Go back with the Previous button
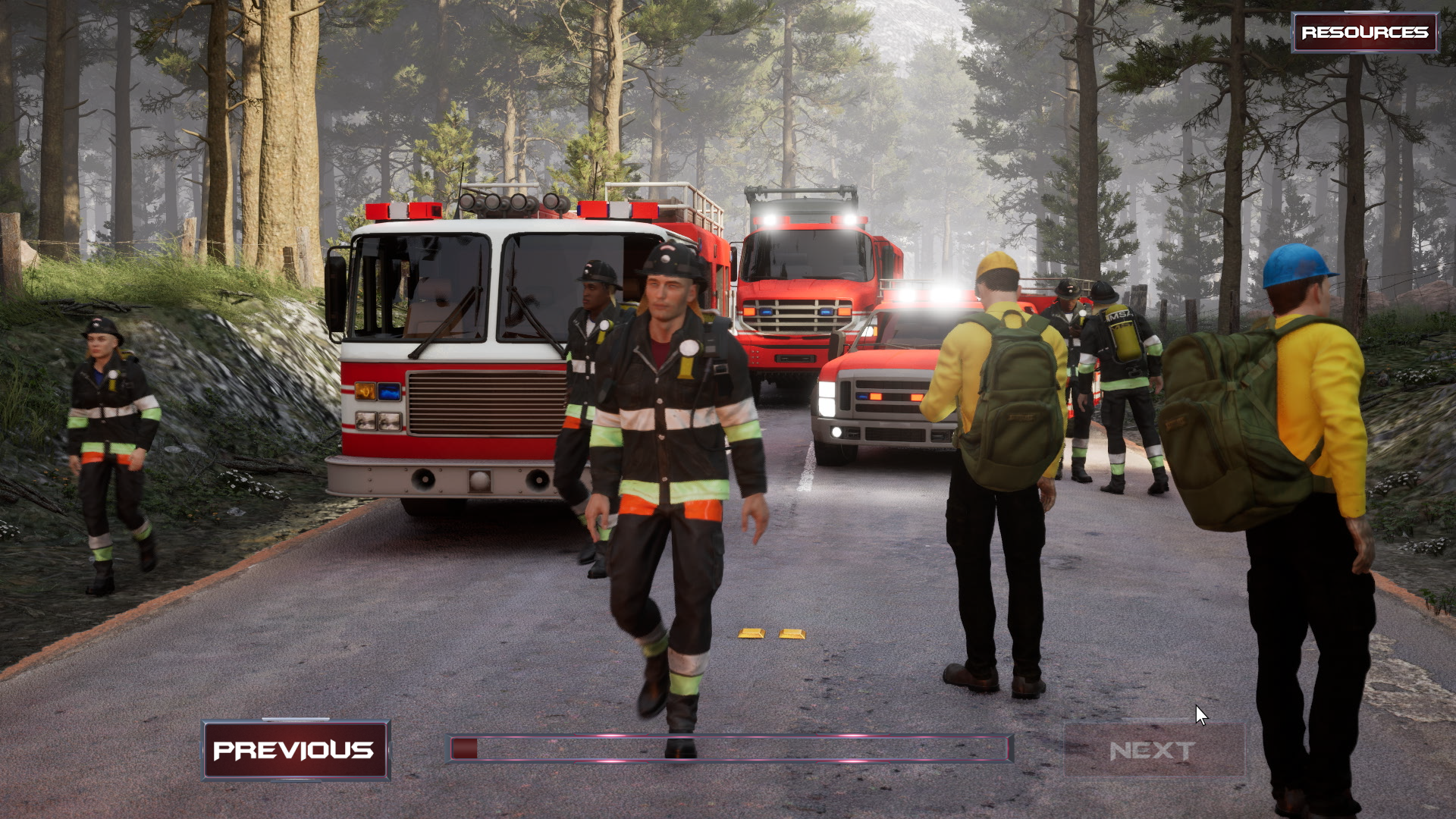Image resolution: width=1456 pixels, height=819 pixels. pos(296,750)
